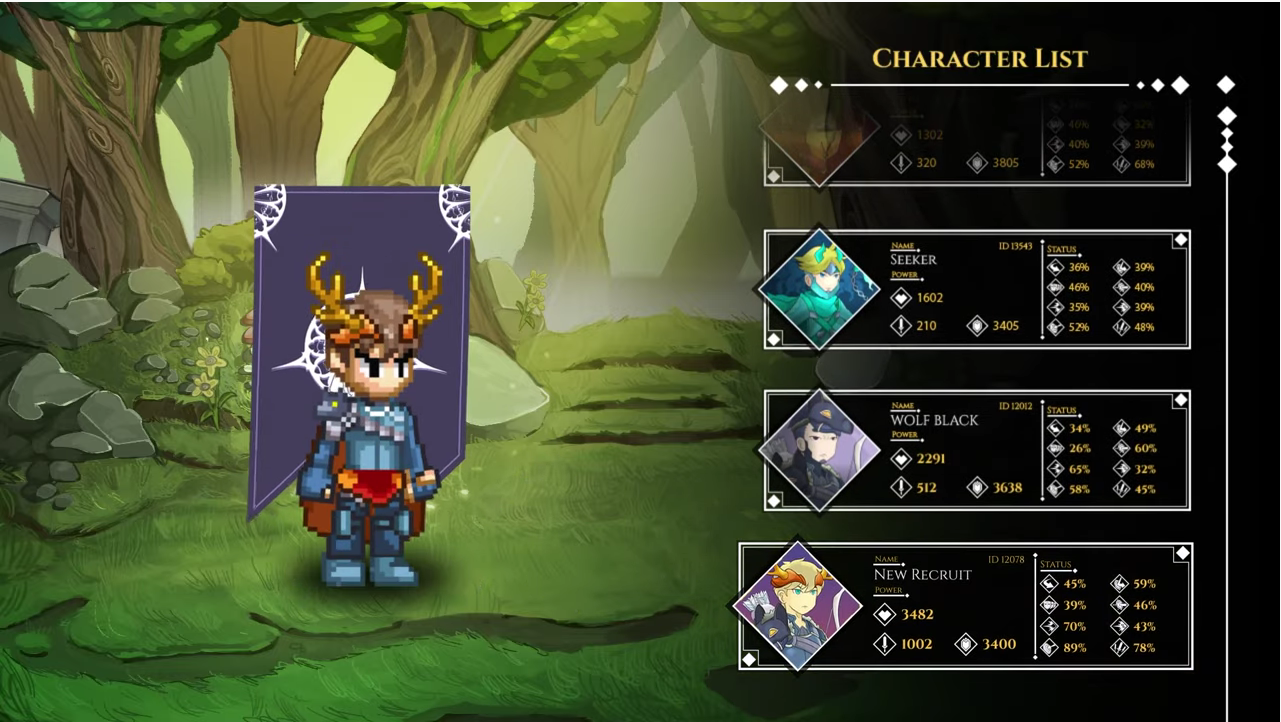Click the Seeker portrait thumbnail
This screenshot has width=1281, height=722.
[x=819, y=289]
